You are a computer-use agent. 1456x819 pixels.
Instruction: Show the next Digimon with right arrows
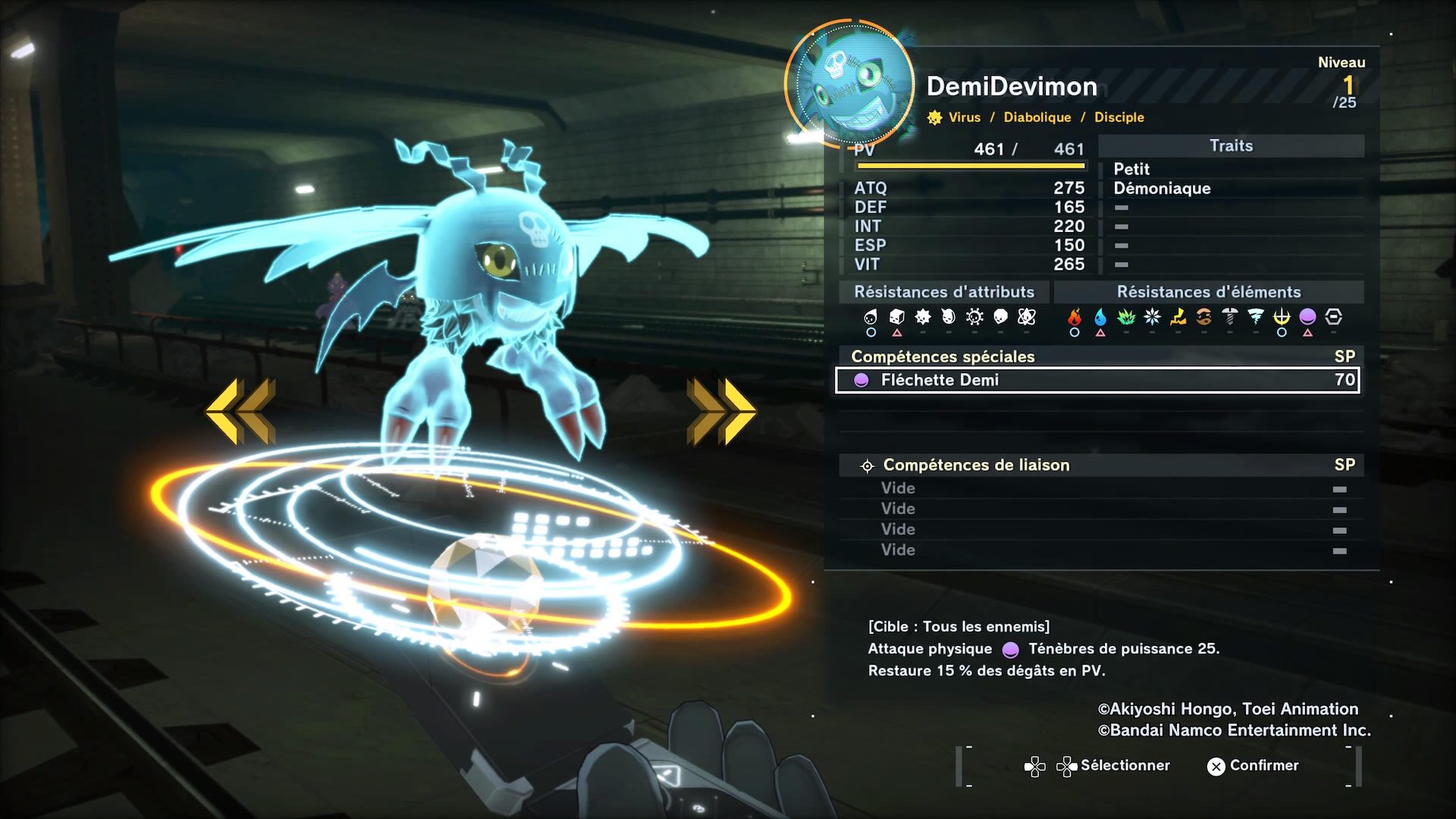pos(721,410)
